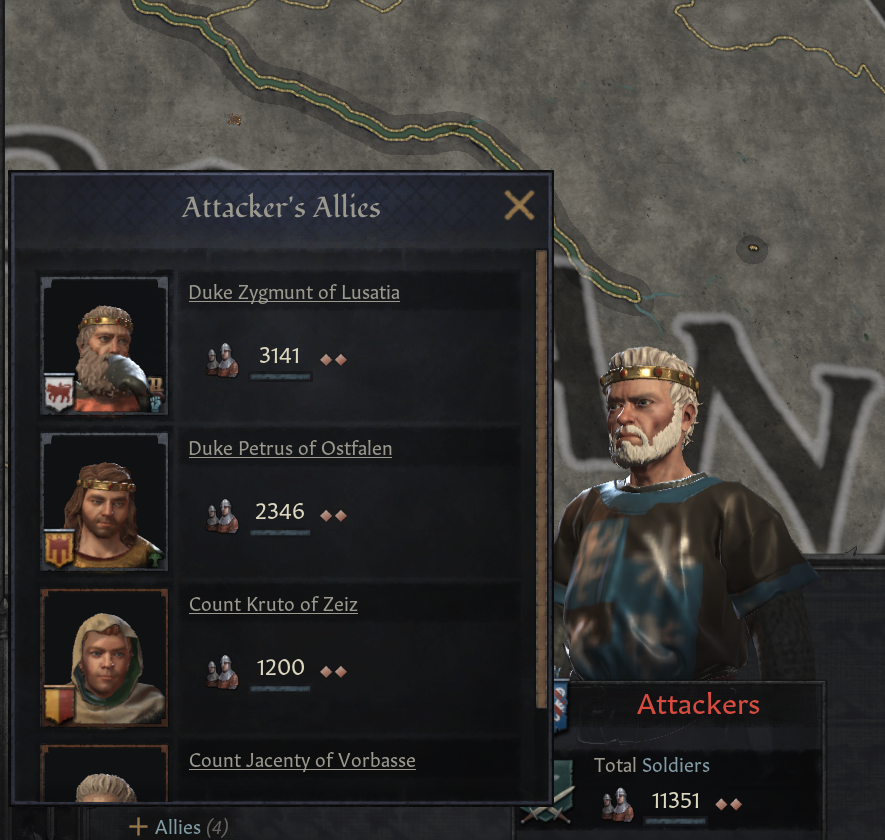Close the Attacker's Allies panel

[x=519, y=206]
